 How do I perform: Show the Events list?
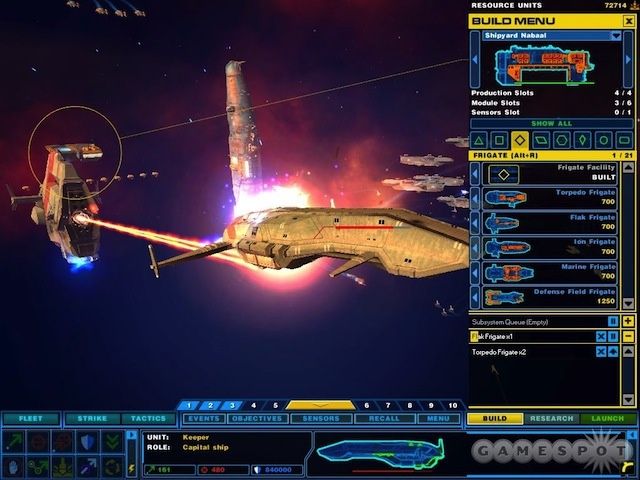203,418
